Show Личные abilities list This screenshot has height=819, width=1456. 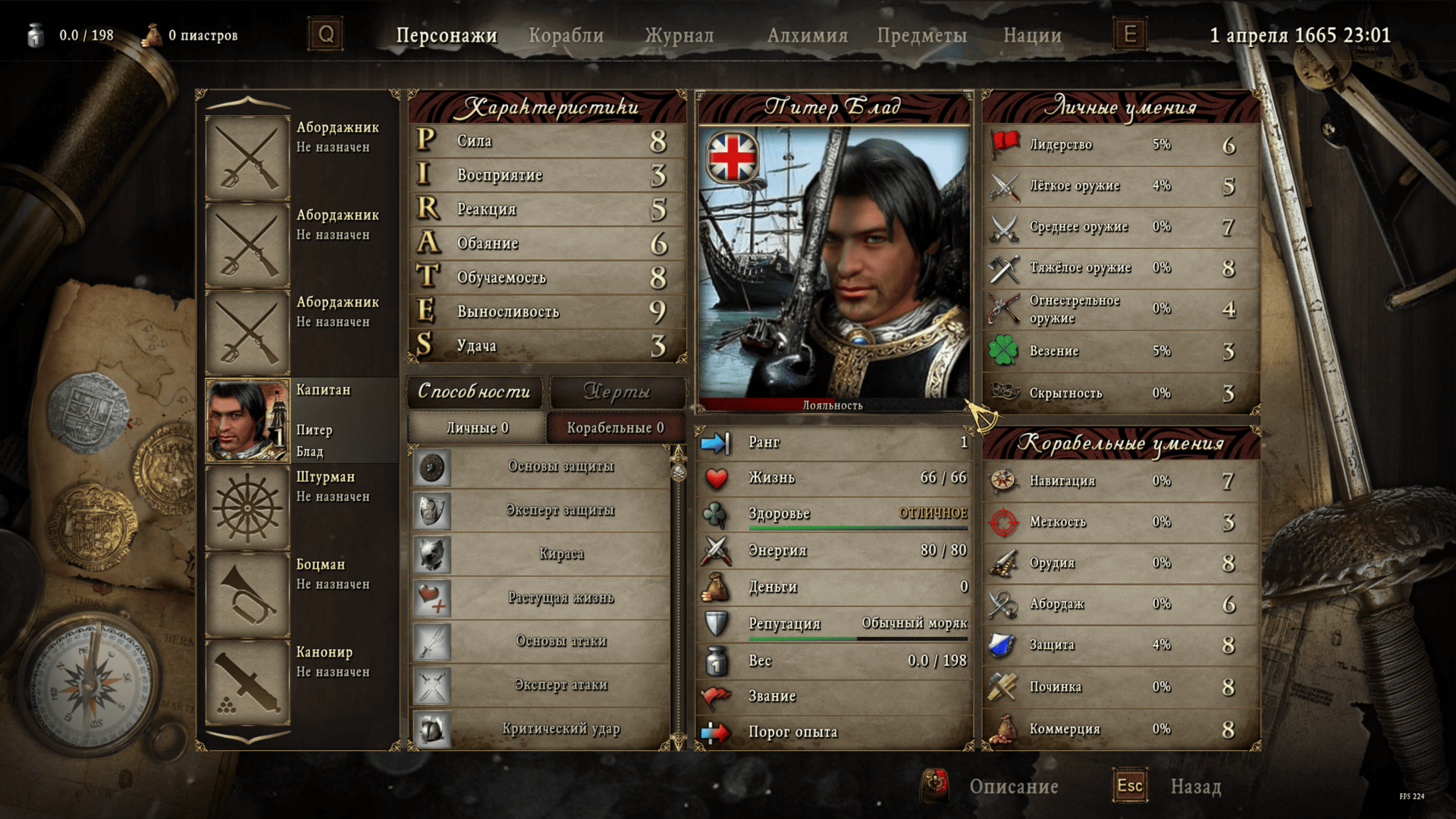(x=477, y=428)
